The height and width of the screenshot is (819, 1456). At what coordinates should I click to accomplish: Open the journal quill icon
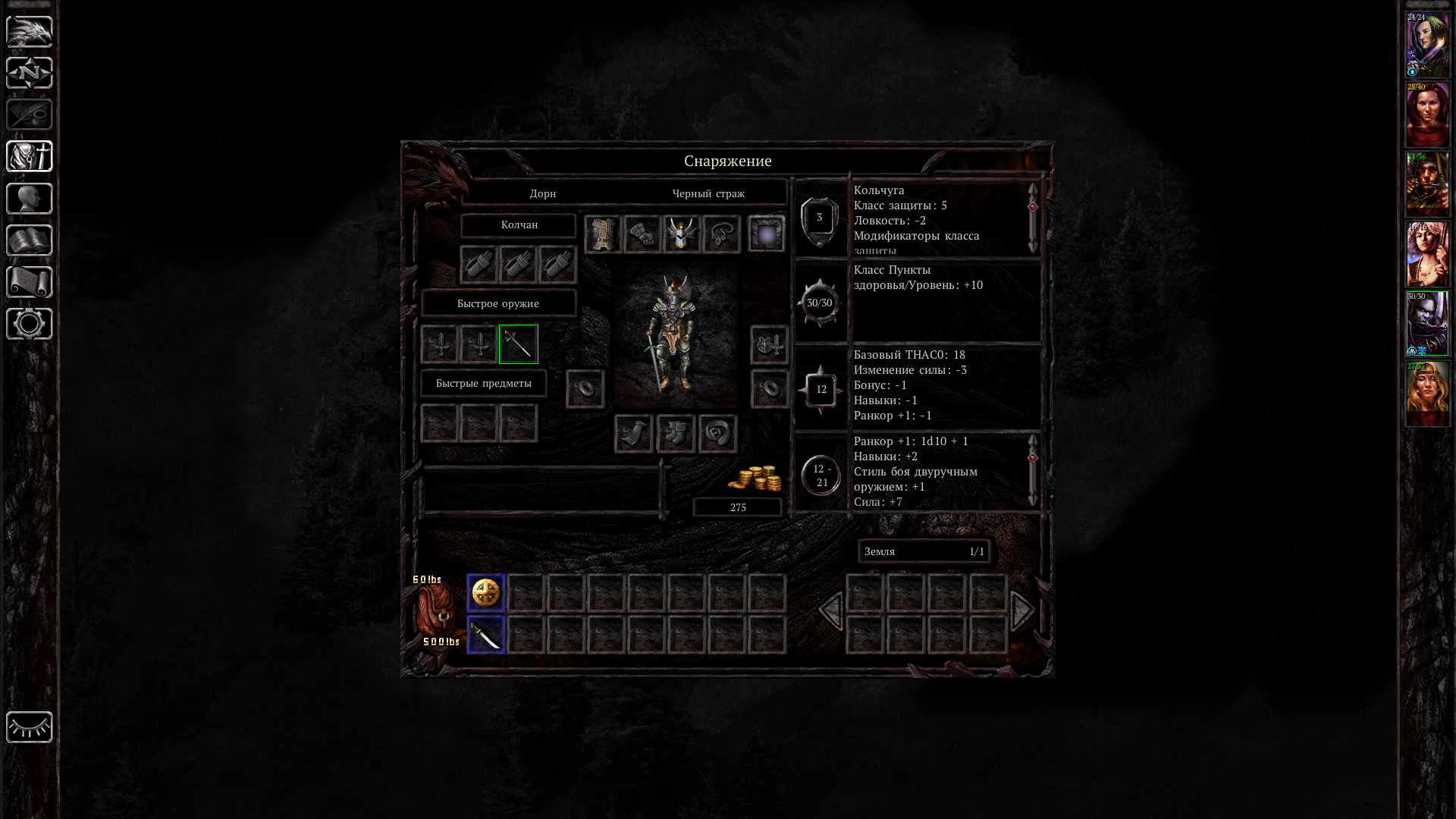coord(30,115)
